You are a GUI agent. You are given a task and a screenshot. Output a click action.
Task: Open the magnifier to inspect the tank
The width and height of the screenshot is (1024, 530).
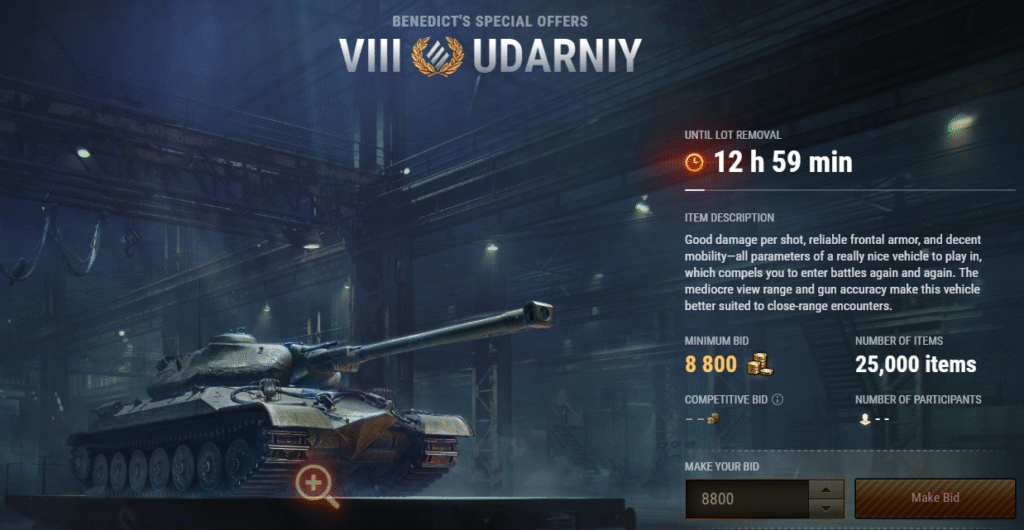[x=316, y=485]
